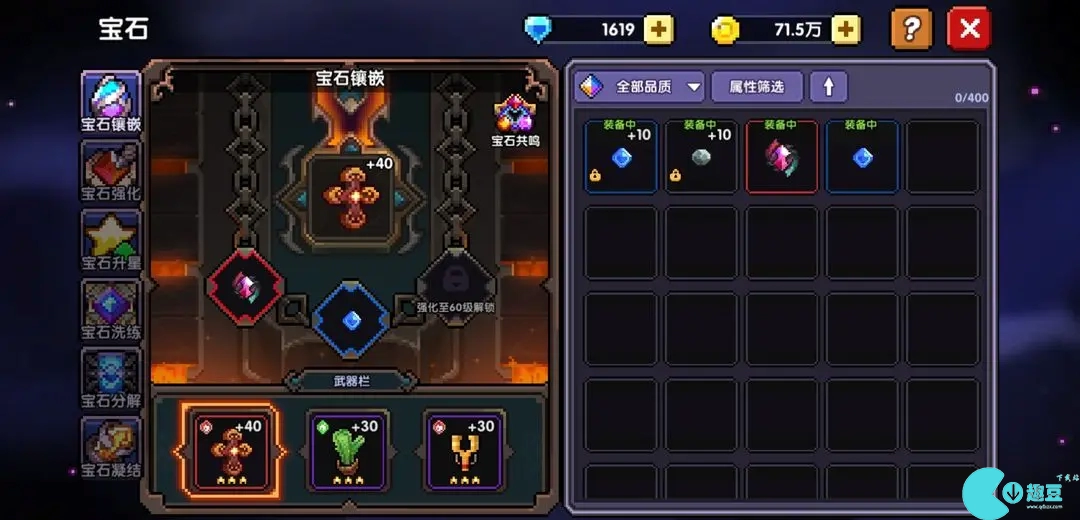Open the 宝石共鸣 gem resonance icon
1080x520 pixels.
point(515,120)
